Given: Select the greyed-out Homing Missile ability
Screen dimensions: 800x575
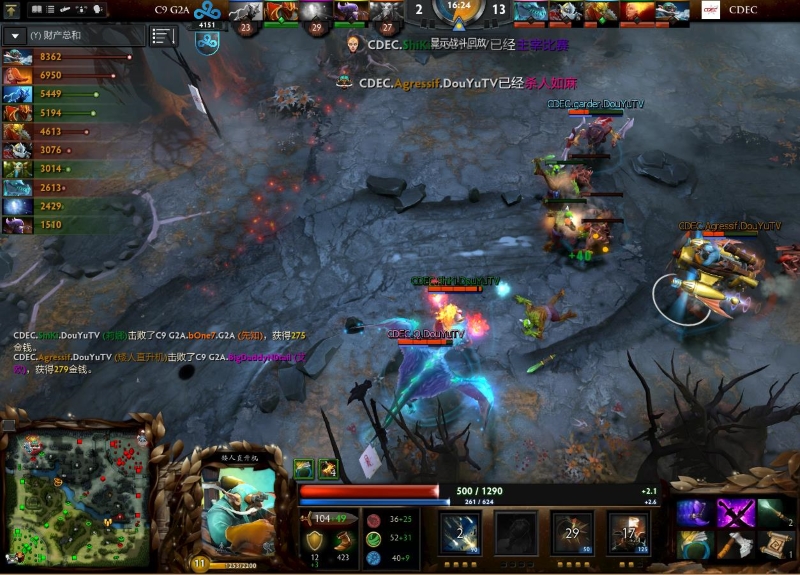Looking at the screenshot, I should point(514,532).
